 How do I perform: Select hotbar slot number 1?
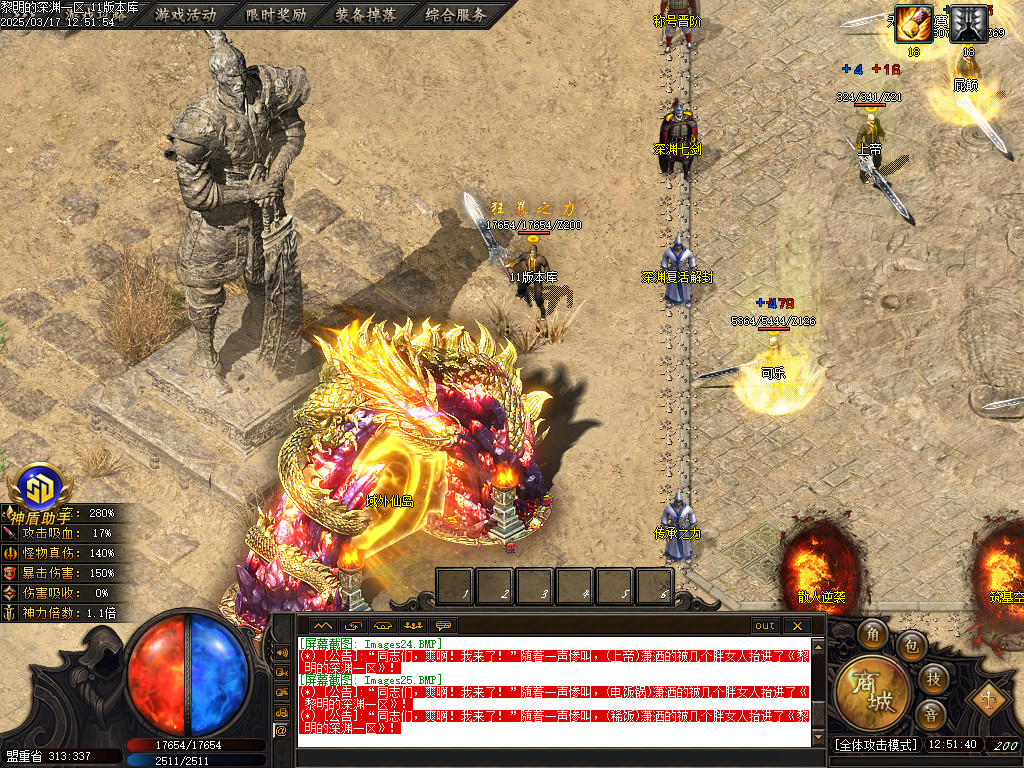(x=455, y=586)
